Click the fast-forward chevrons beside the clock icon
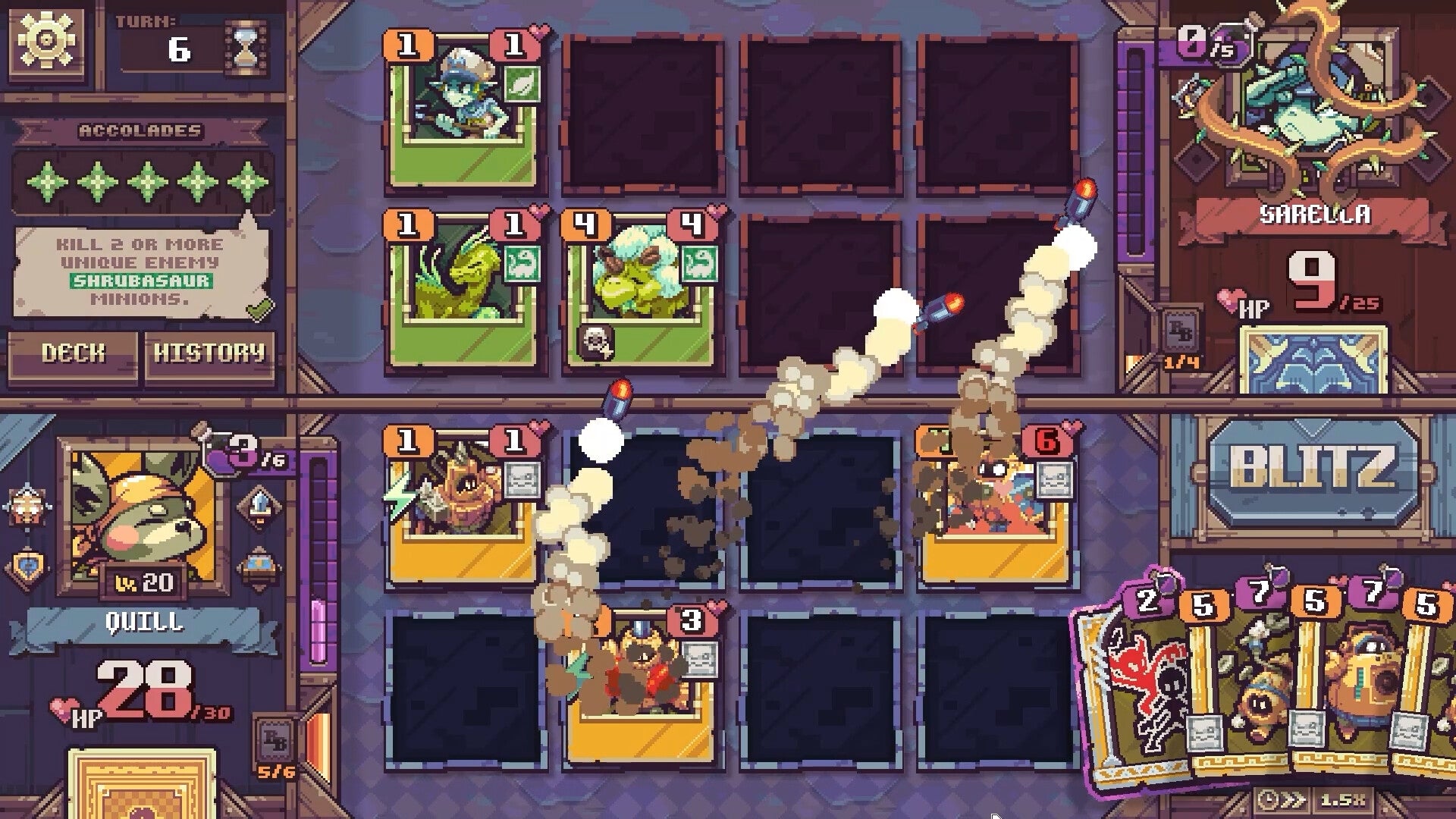This screenshot has width=1456, height=819. (1291, 800)
